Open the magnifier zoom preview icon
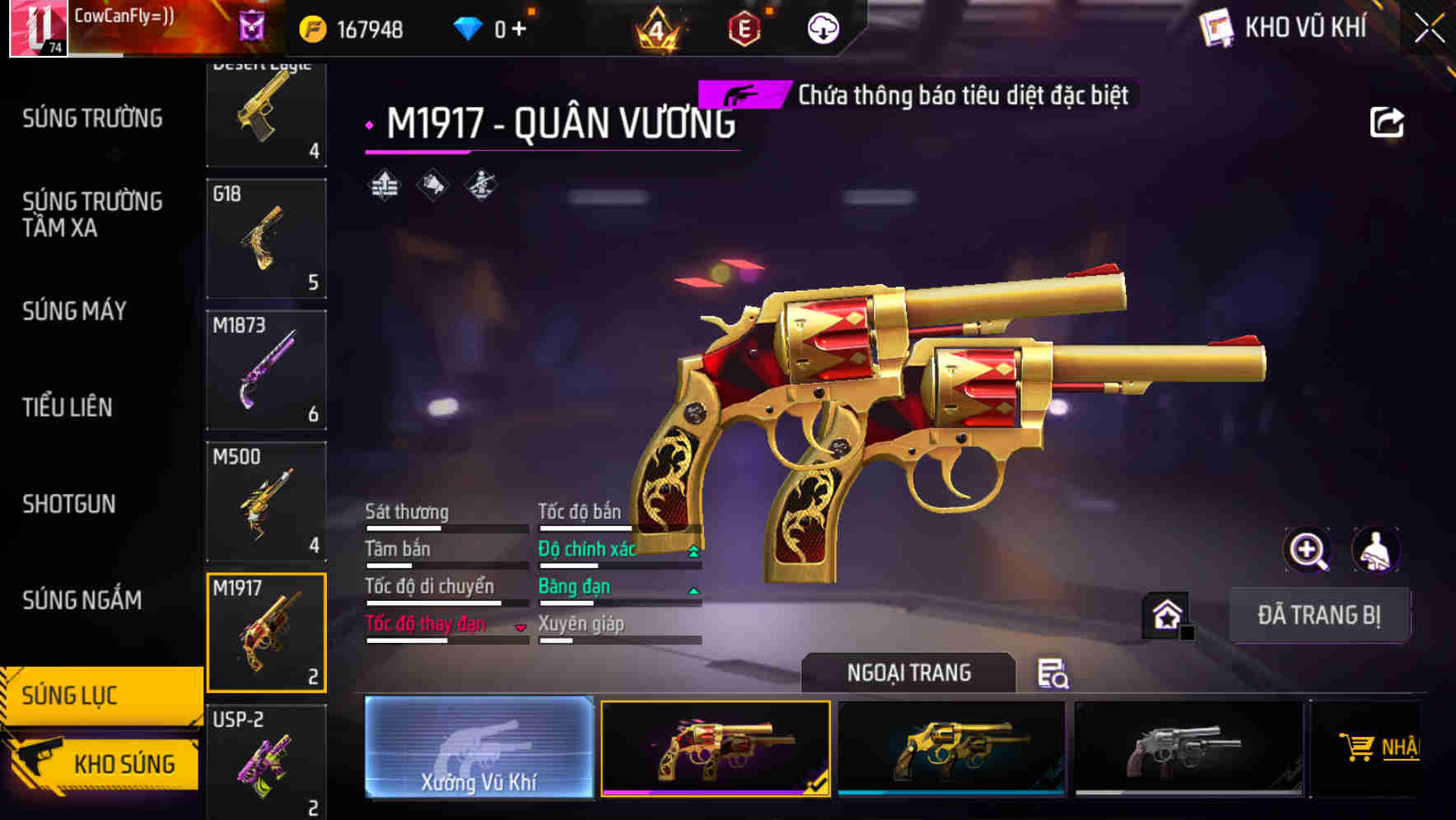1456x820 pixels. pos(1306,550)
